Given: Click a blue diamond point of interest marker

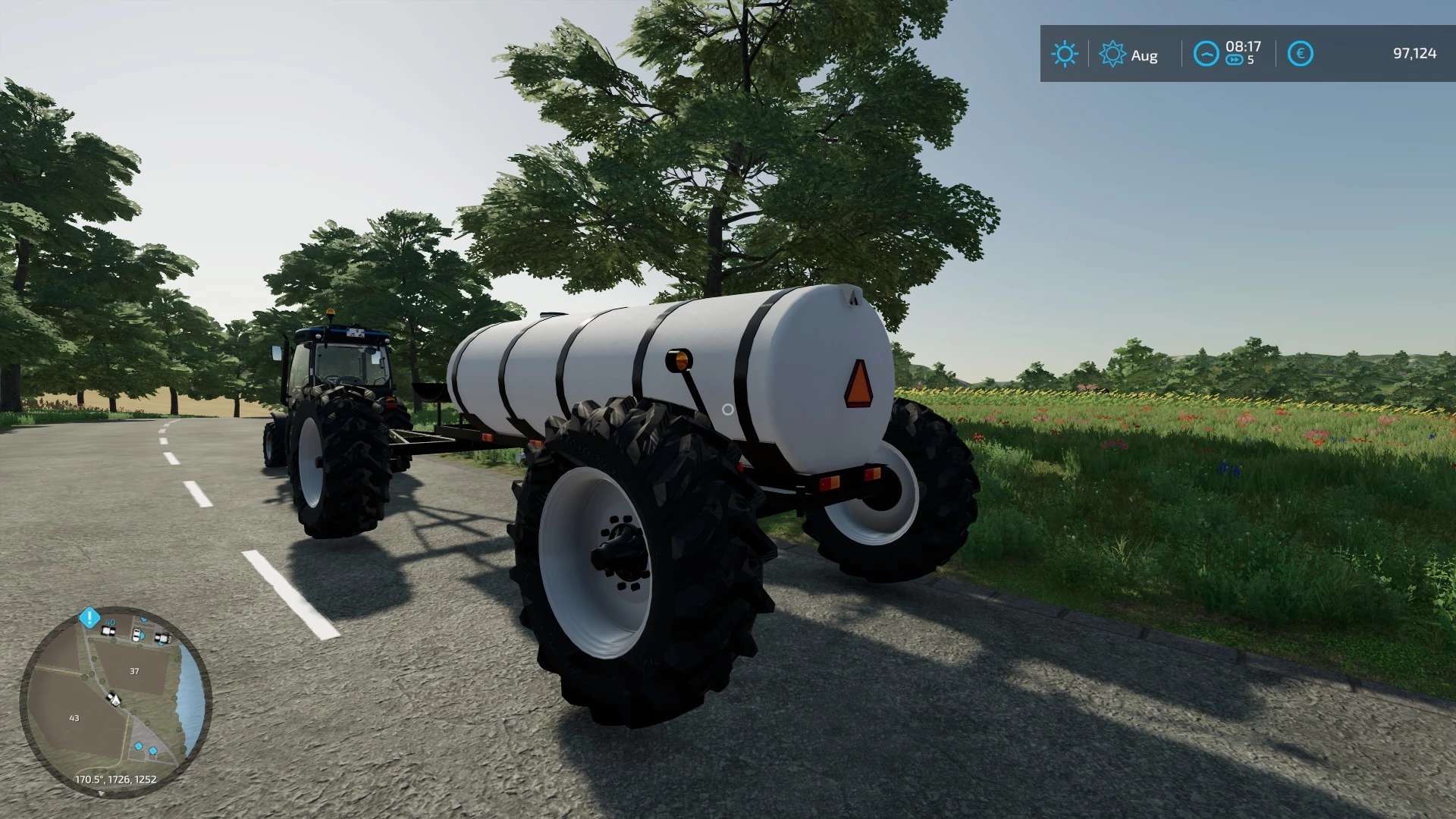Looking at the screenshot, I should click(x=140, y=746).
